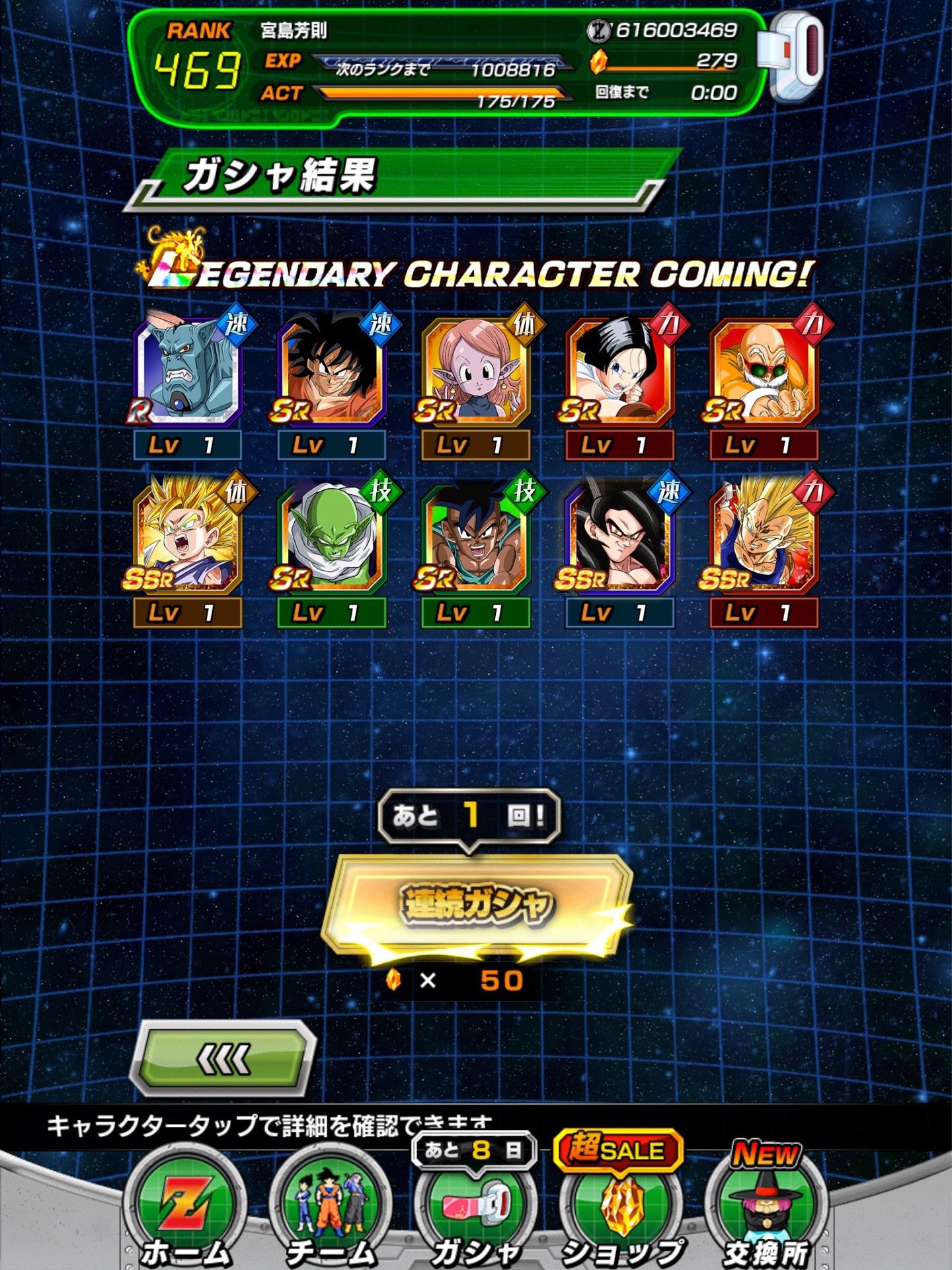952x1270 pixels.
Task: Select the SR Master Roshi card
Action: 764,372
